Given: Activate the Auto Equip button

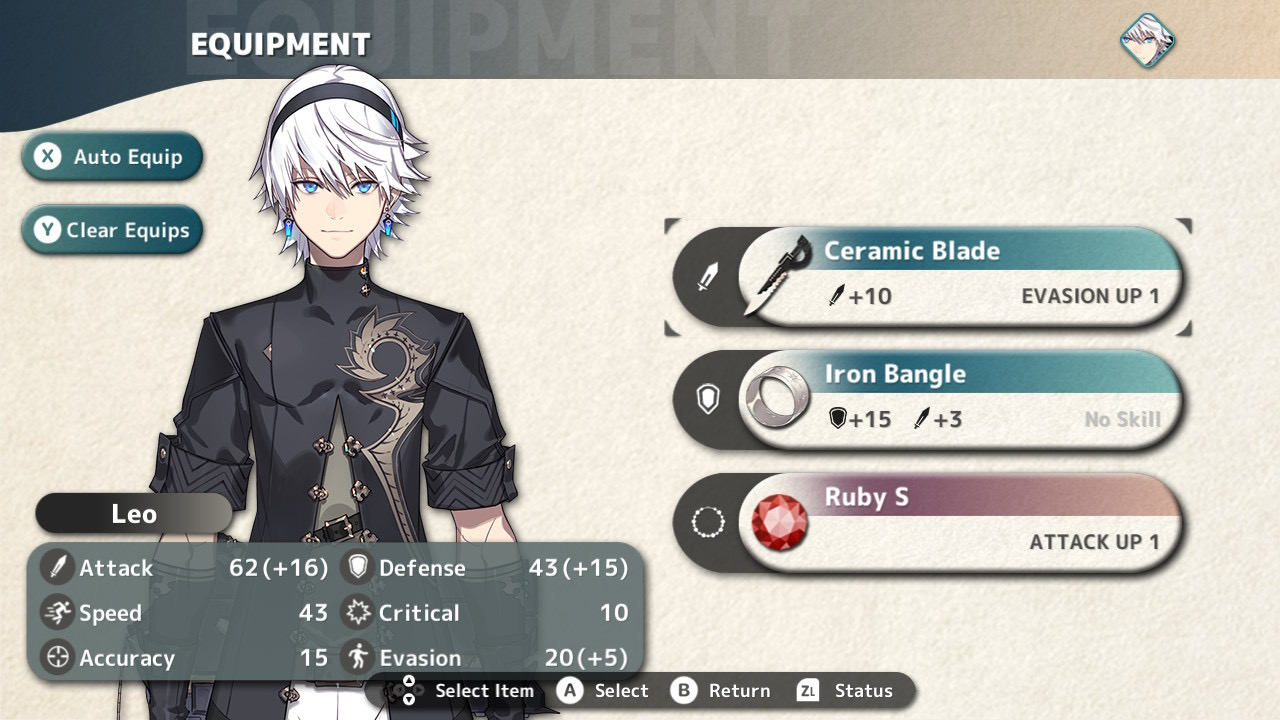Looking at the screenshot, I should 112,157.
